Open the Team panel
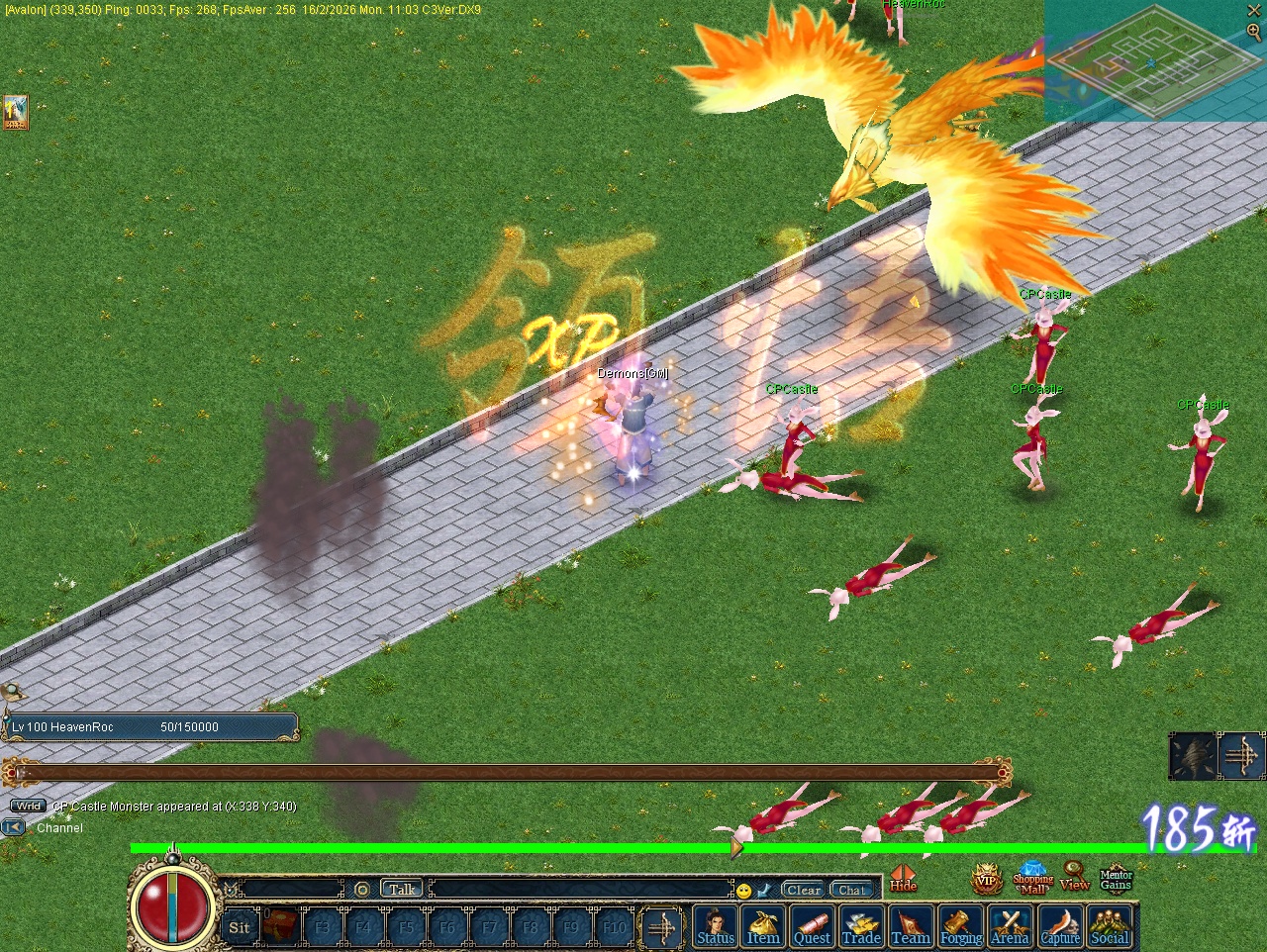This screenshot has height=952, width=1267. (x=911, y=926)
